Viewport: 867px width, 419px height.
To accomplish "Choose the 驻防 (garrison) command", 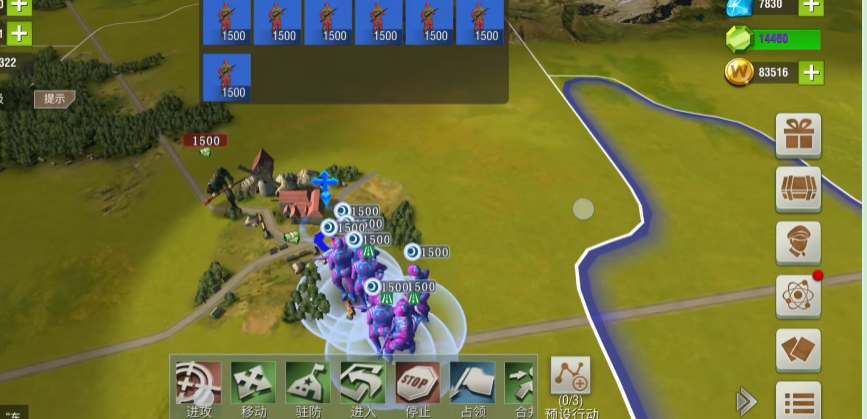I will point(308,384).
